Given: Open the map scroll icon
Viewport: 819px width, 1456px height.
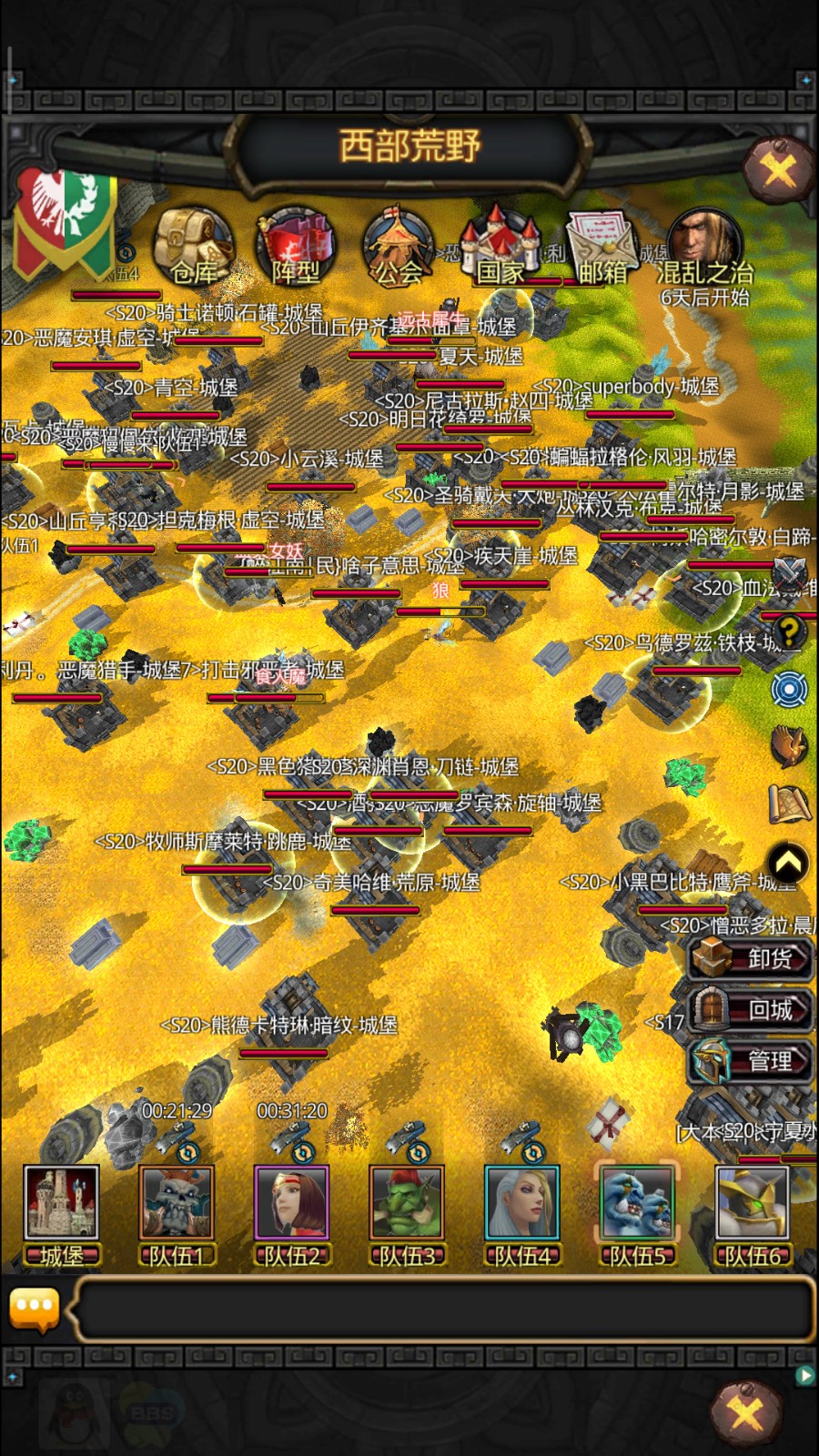Looking at the screenshot, I should point(789,804).
